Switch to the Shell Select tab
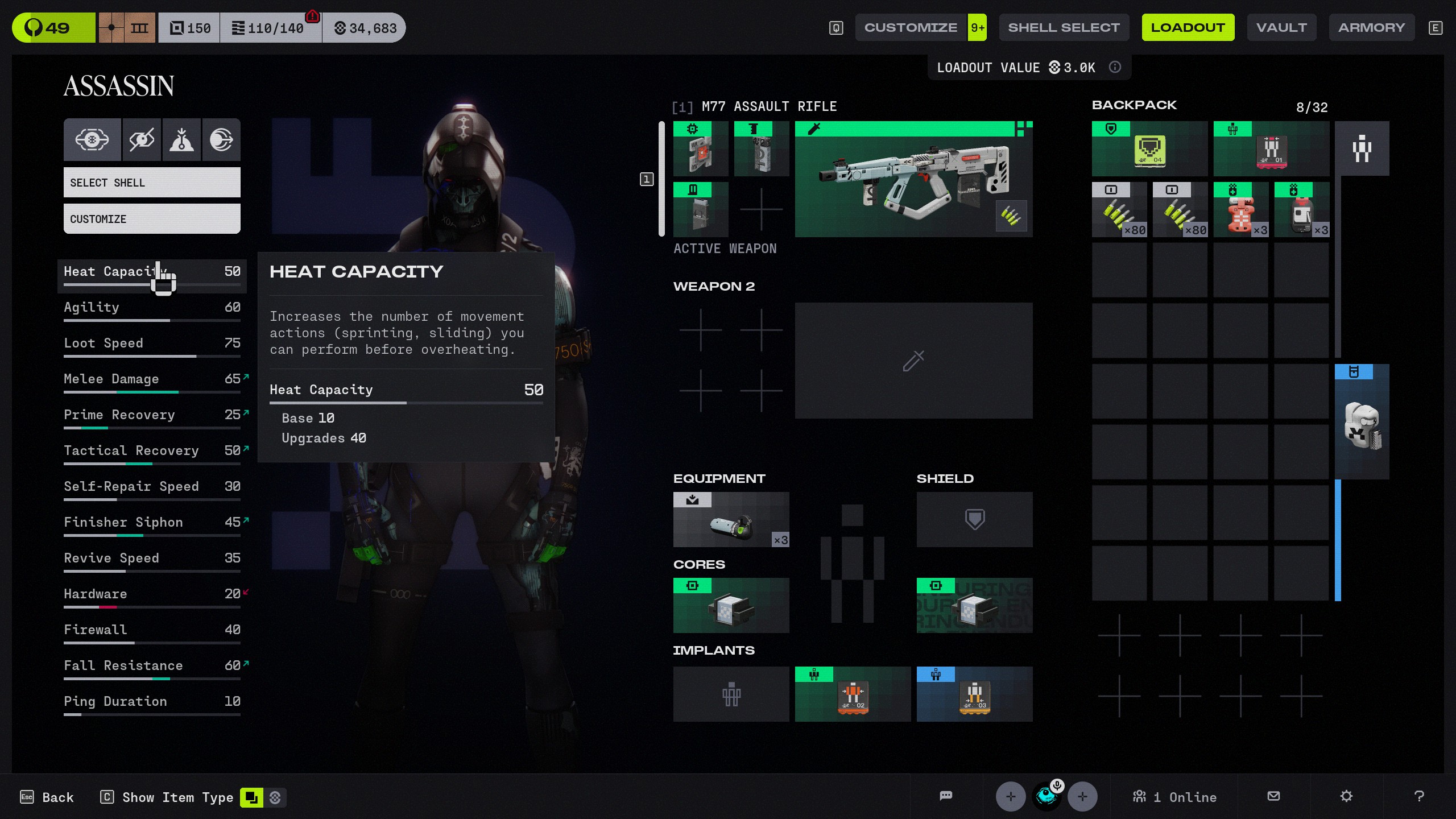 pyautogui.click(x=1064, y=27)
